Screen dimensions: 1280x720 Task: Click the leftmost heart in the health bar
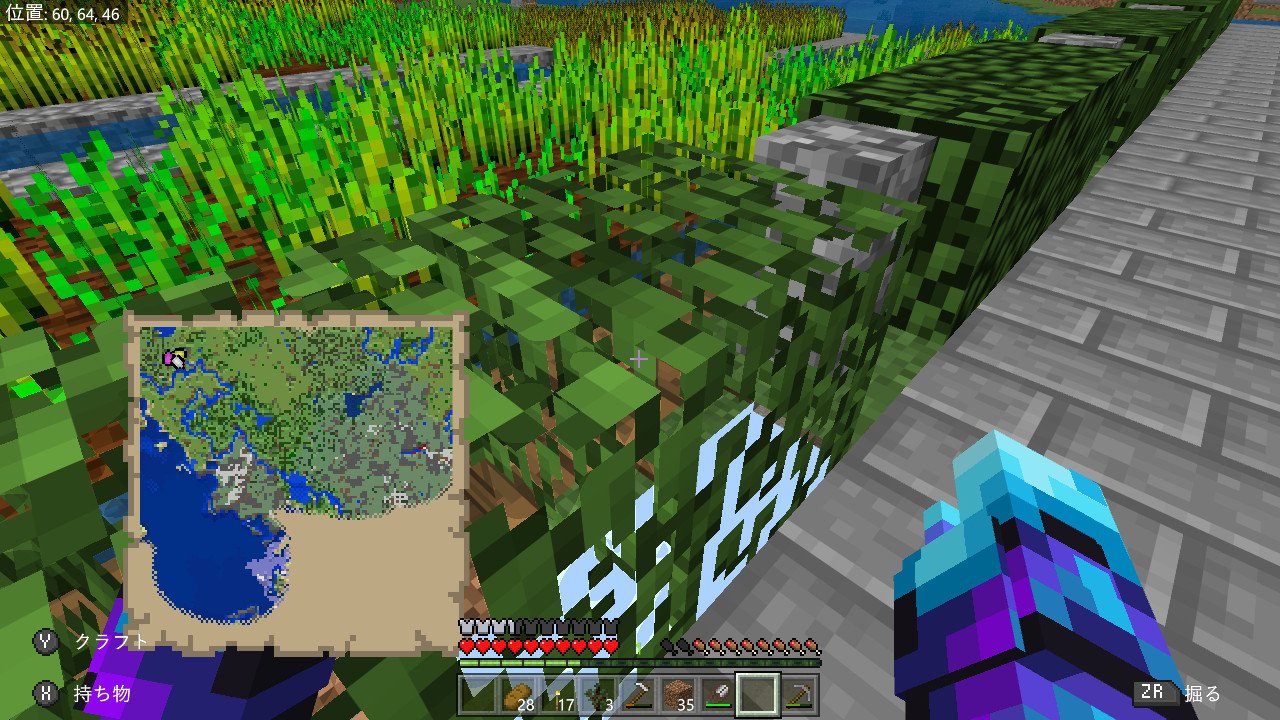coord(467,645)
